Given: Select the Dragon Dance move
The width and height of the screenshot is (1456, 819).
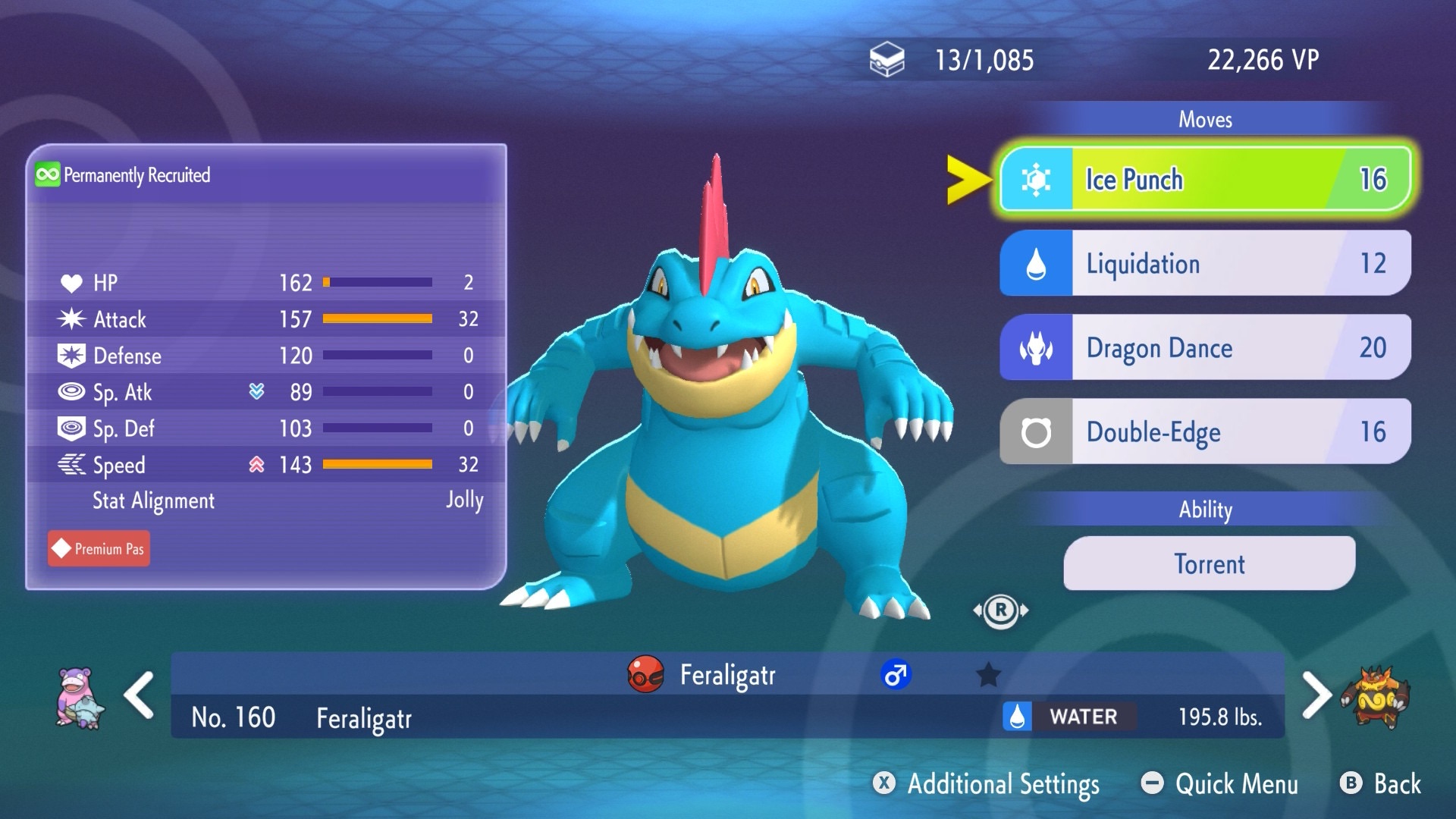Looking at the screenshot, I should coord(1205,348).
